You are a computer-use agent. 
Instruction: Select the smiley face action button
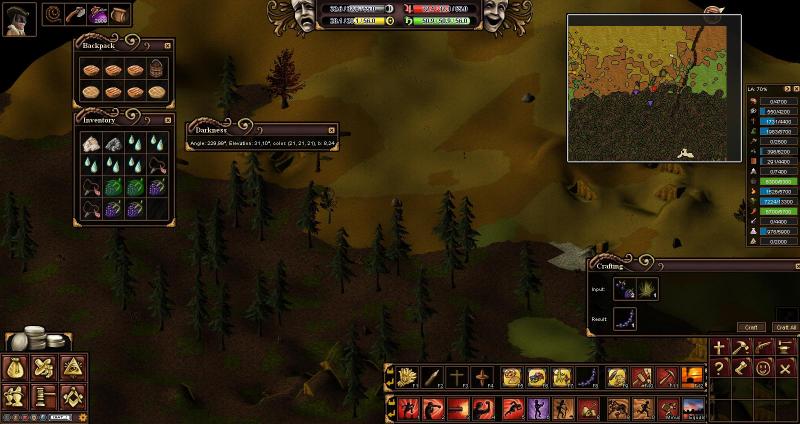pos(763,367)
